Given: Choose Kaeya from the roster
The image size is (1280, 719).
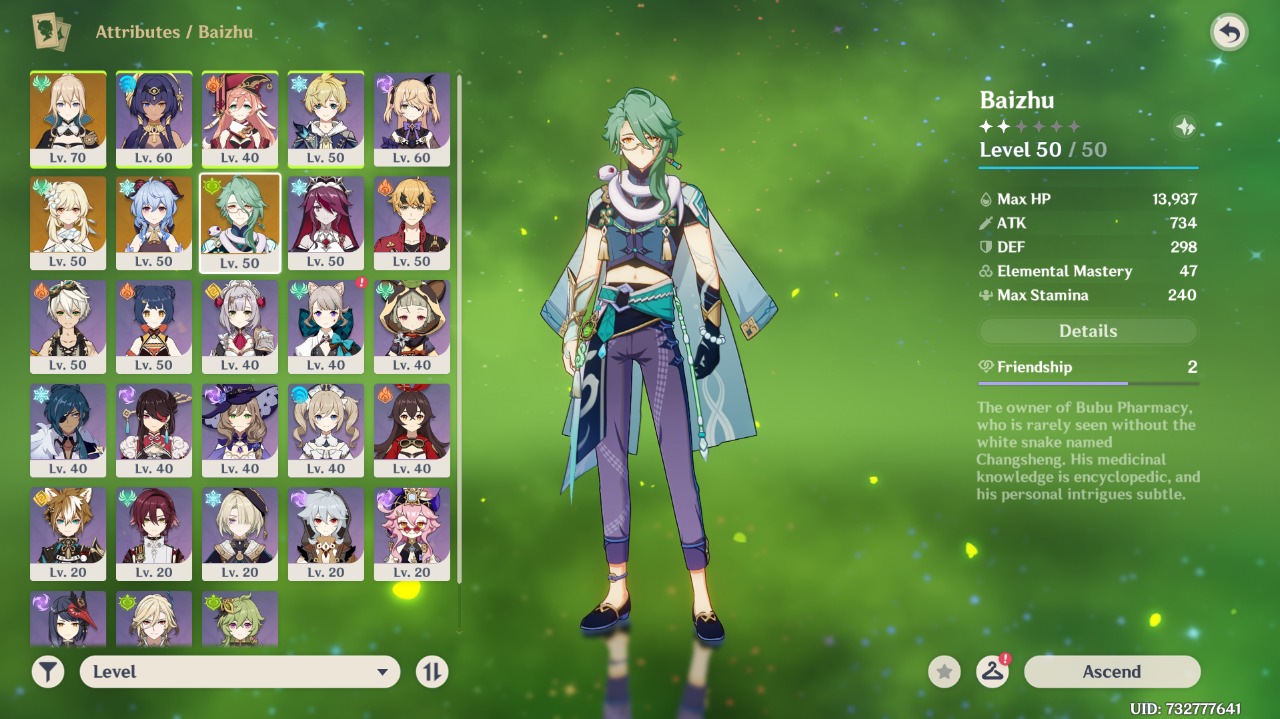Looking at the screenshot, I should 68,430.
